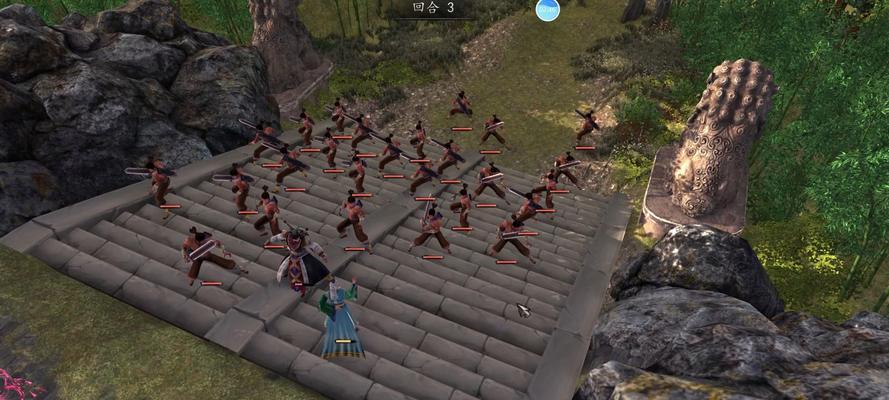This screenshot has height=400, width=889.
Task: Click the blue circular overlay badge
Action: [x=547, y=9]
